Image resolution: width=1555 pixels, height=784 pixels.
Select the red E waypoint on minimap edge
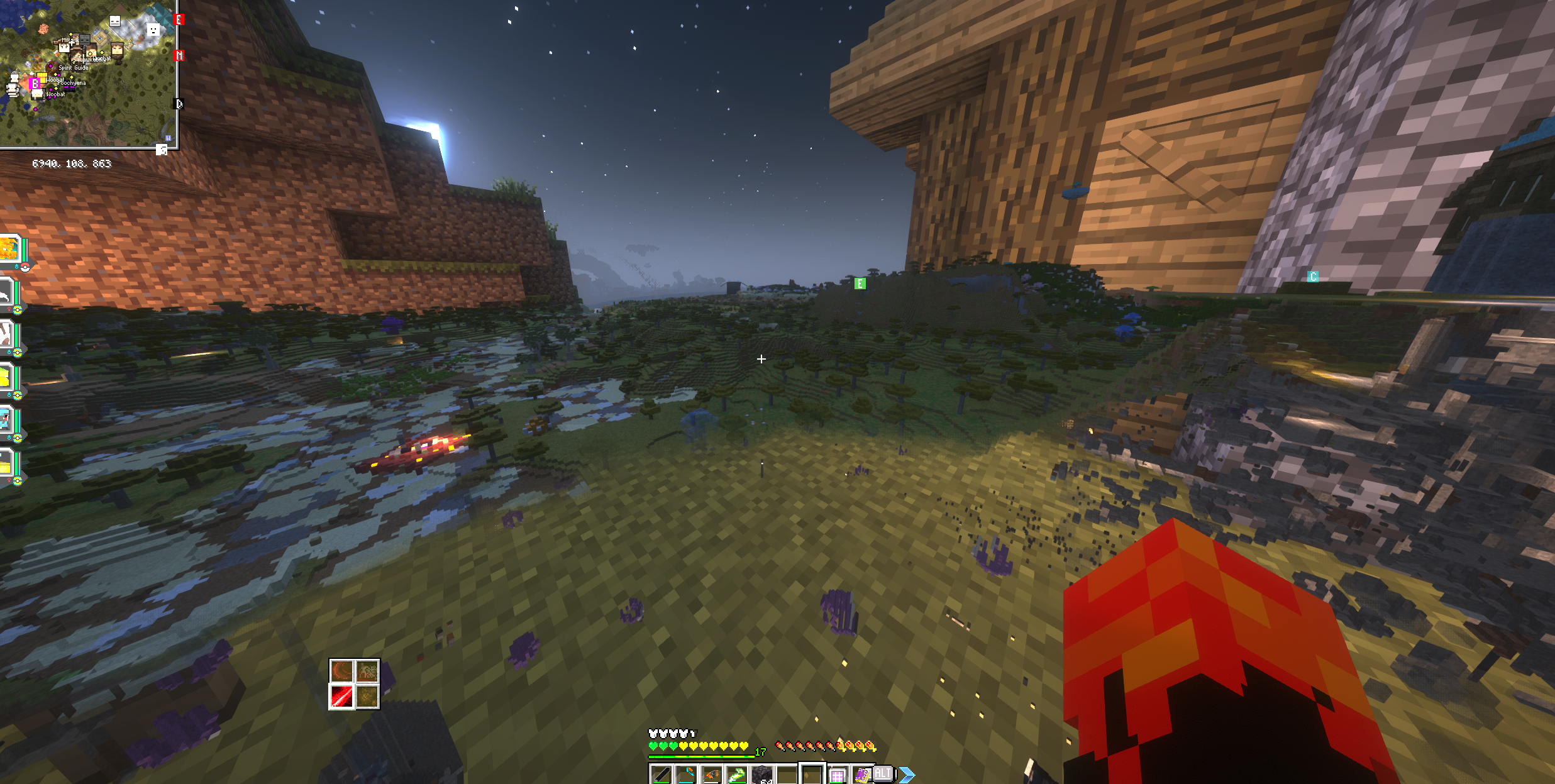(179, 20)
